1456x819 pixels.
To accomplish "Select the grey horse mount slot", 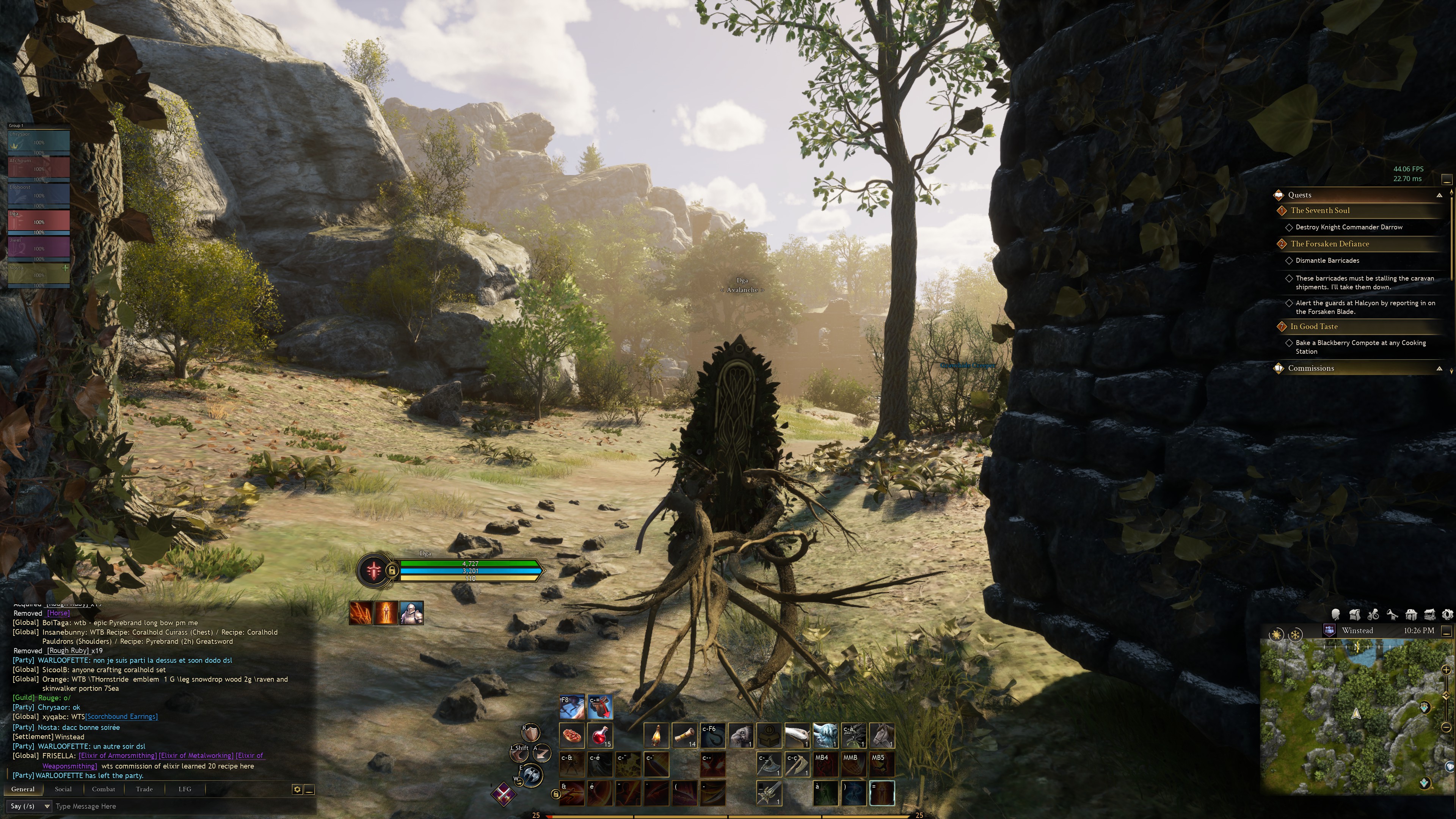I will click(882, 735).
